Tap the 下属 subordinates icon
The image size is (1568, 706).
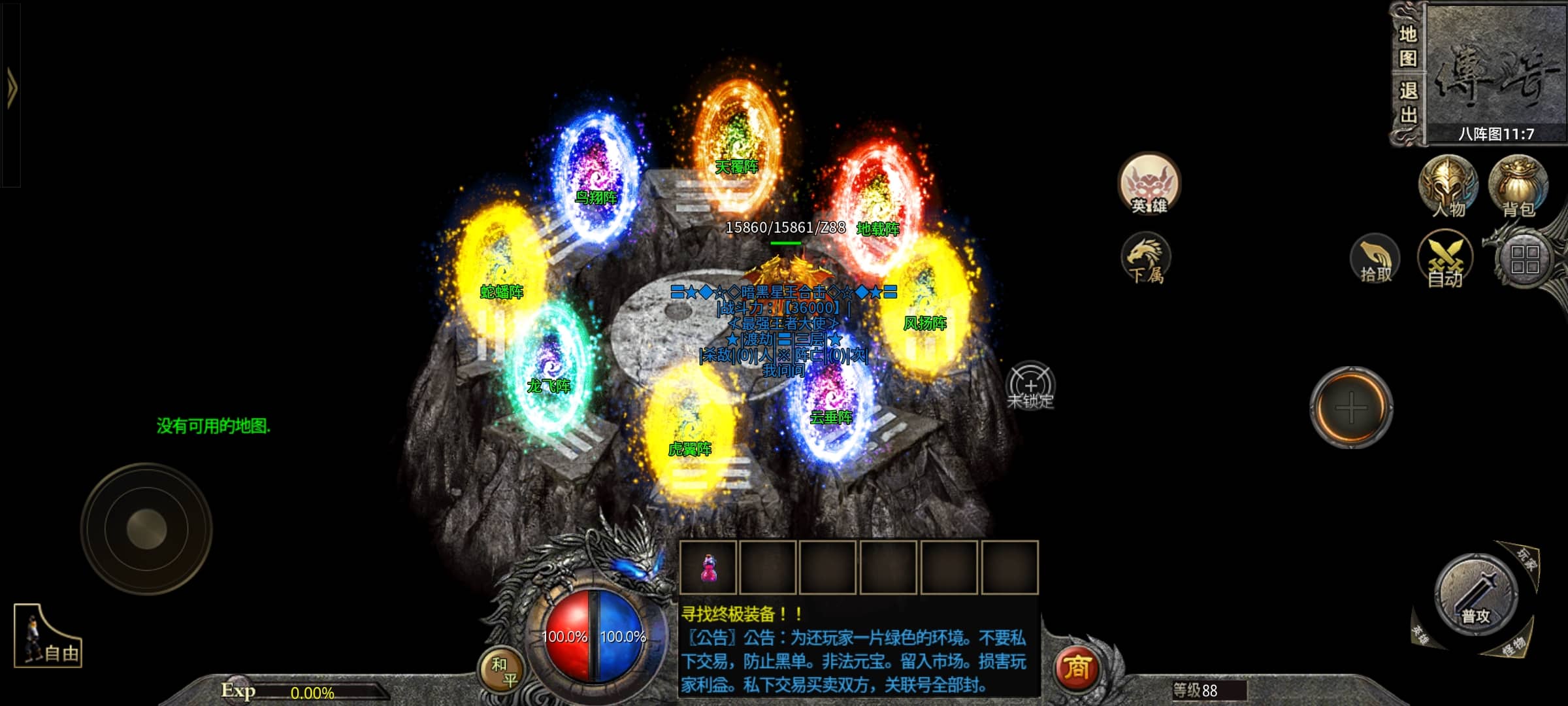(1146, 259)
